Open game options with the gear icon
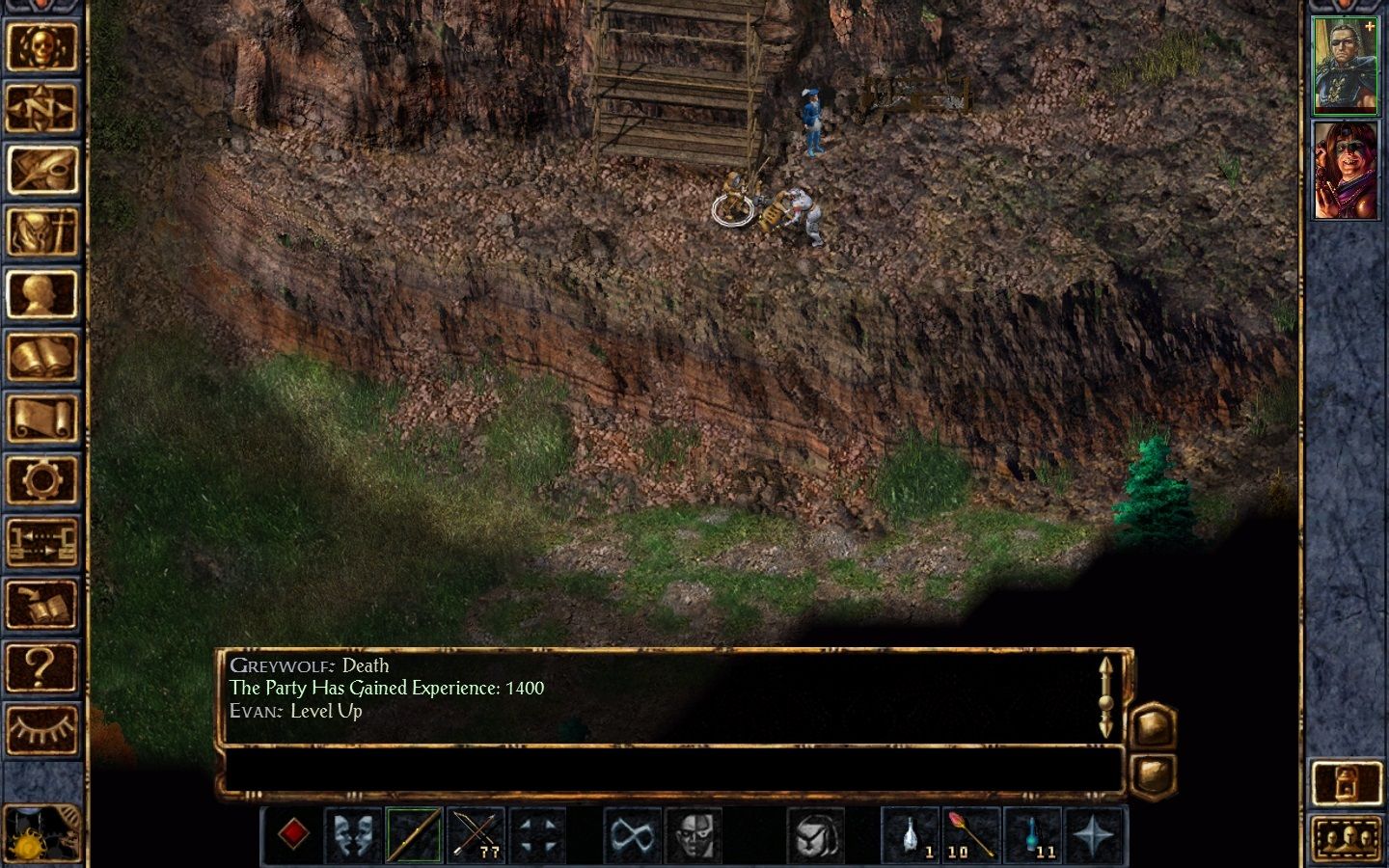 coord(42,478)
